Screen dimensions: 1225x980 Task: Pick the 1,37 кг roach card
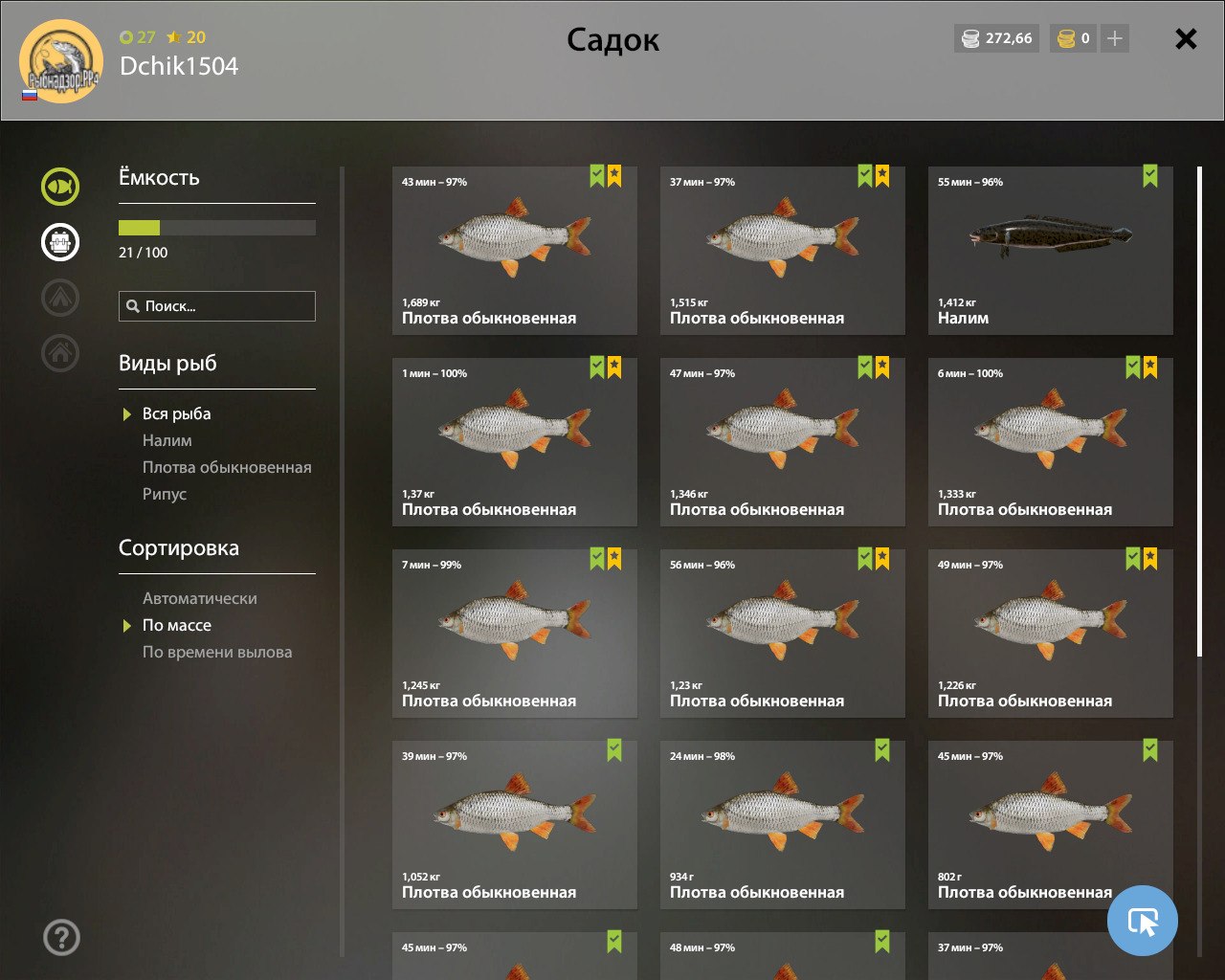click(514, 442)
